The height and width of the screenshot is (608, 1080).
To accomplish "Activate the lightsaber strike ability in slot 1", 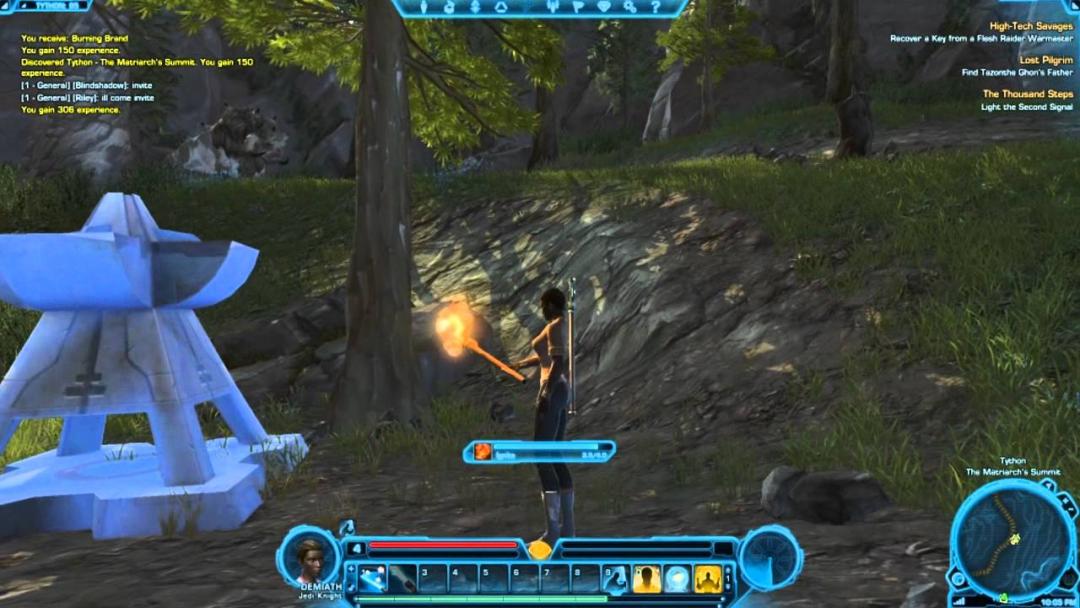I will (x=373, y=578).
